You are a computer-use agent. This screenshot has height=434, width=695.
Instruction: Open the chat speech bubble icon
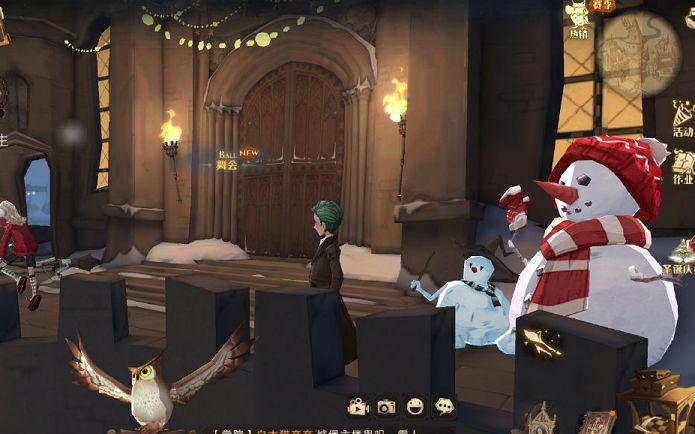point(444,406)
